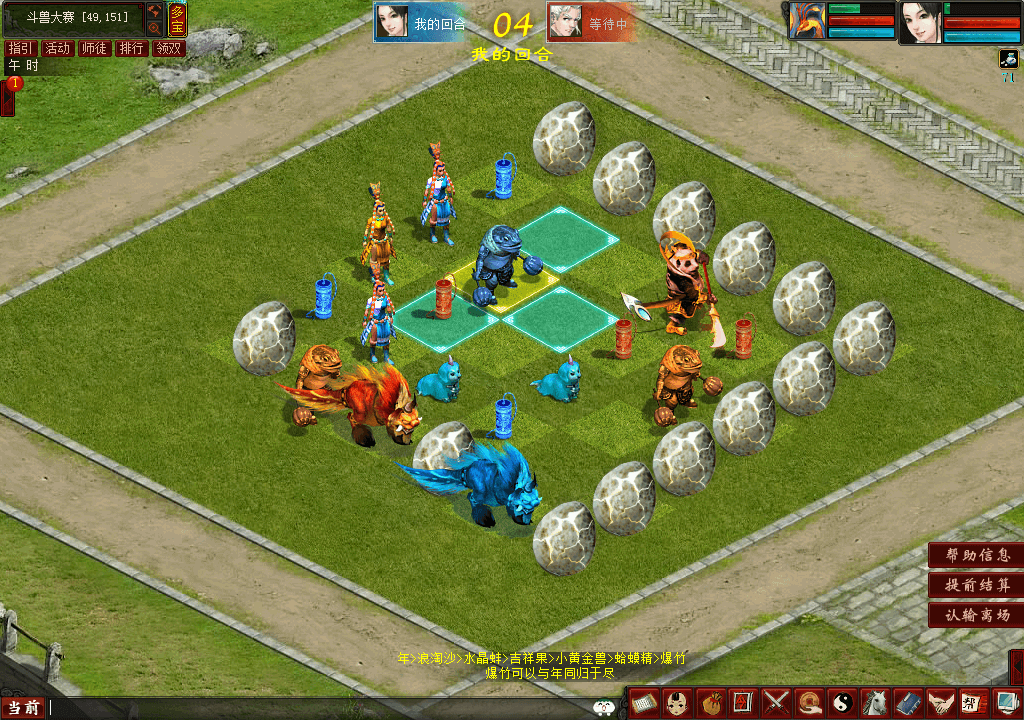Screen dimensions: 1024x720
Task: Click the magnifier map search icon
Action: [x=155, y=29]
